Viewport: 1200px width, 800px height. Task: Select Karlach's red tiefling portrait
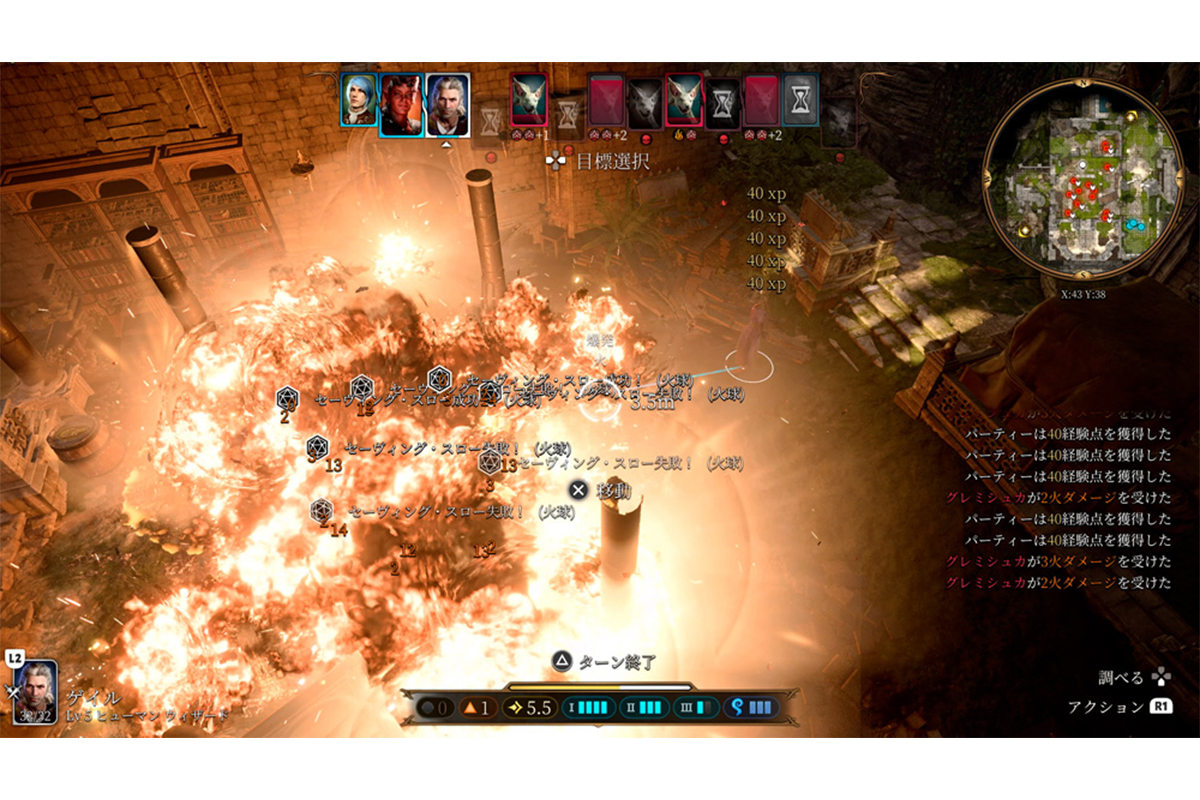pyautogui.click(x=401, y=102)
